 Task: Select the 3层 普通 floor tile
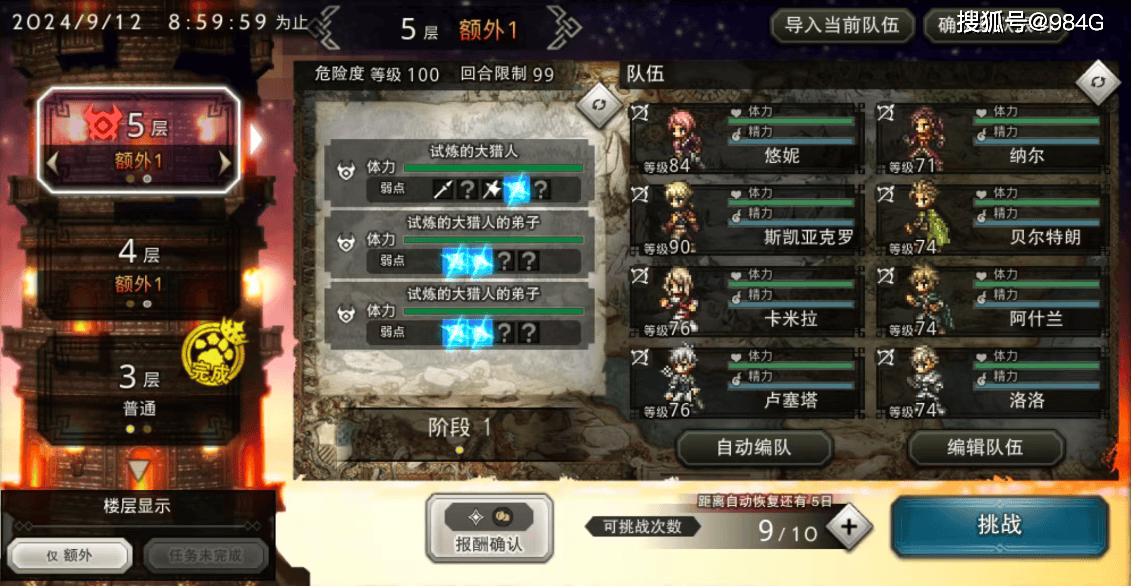[x=139, y=391]
